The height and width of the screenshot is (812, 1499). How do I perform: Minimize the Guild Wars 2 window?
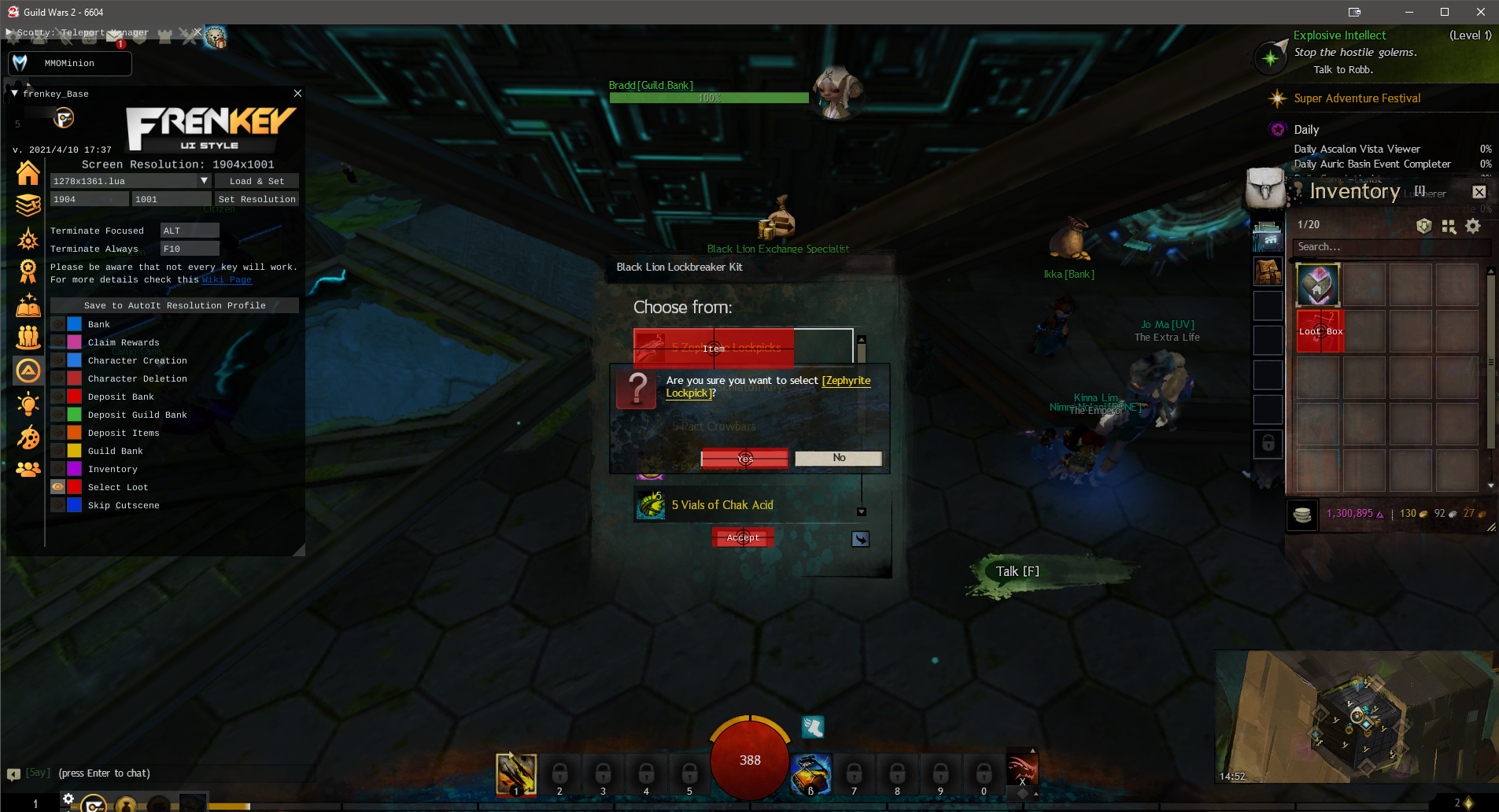[1409, 12]
